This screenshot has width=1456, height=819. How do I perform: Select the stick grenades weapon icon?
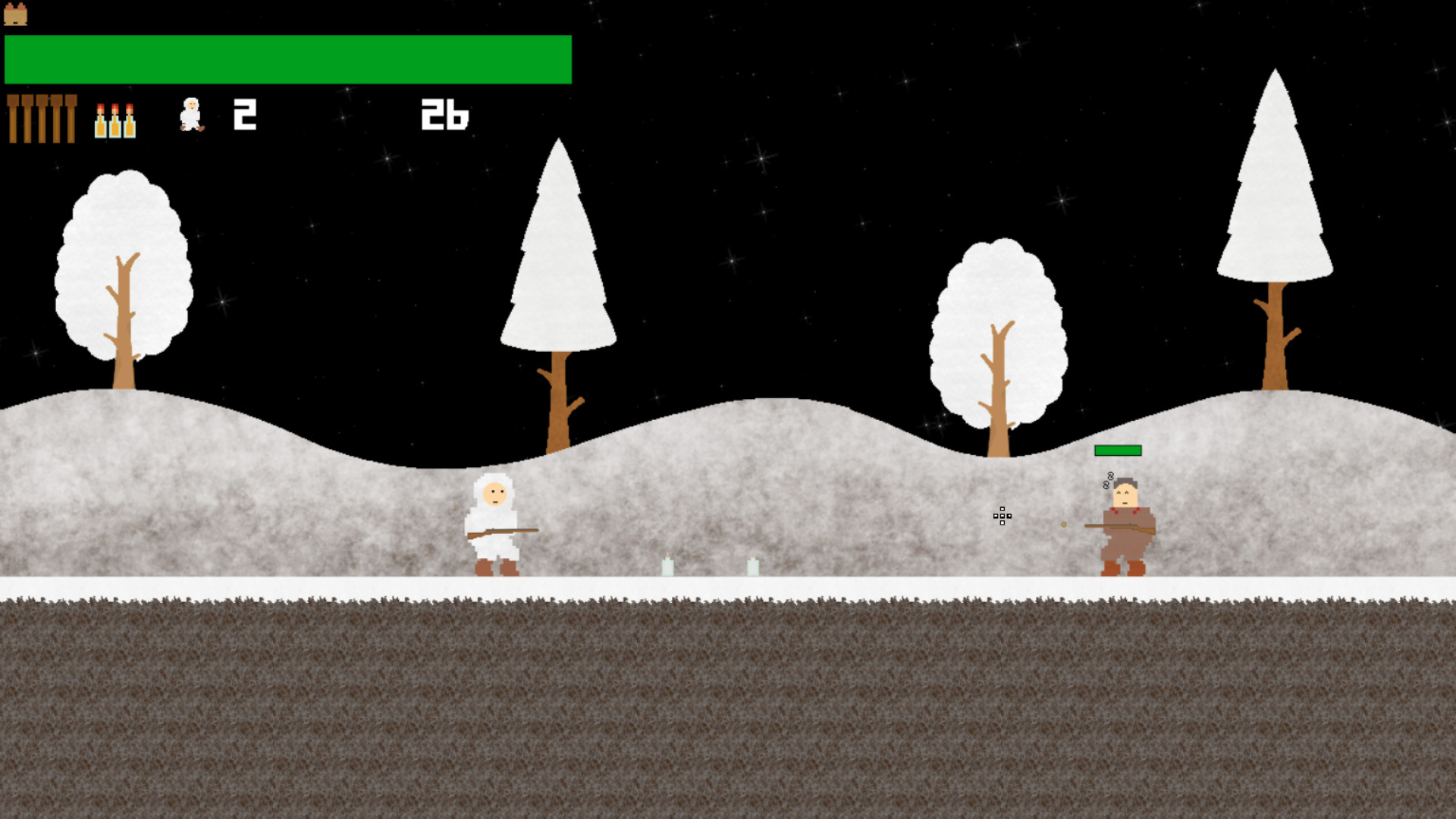tap(42, 118)
